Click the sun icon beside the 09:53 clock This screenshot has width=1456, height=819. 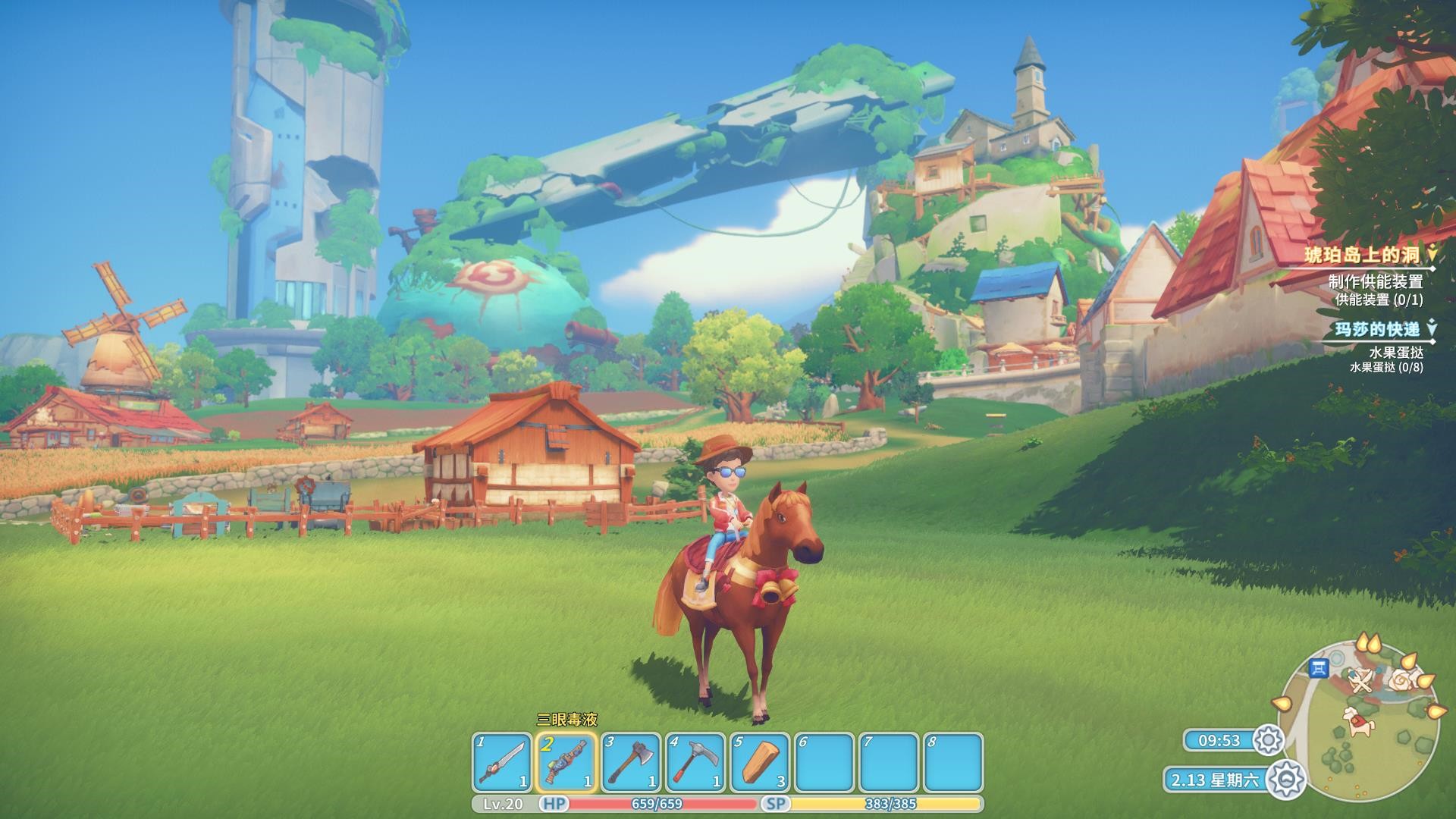coord(1268,740)
